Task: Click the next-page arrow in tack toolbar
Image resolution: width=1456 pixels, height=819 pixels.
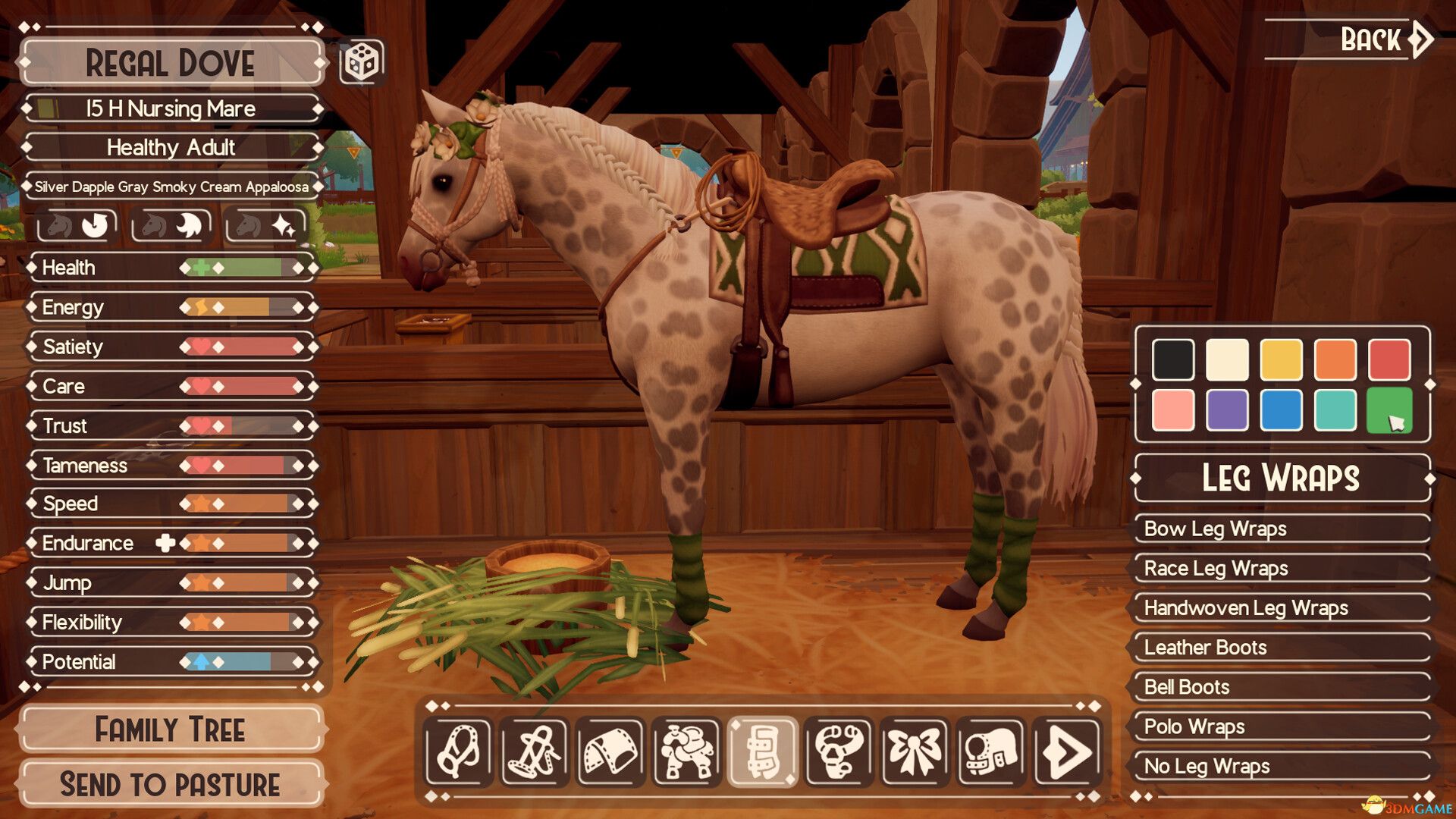Action: [x=1066, y=755]
